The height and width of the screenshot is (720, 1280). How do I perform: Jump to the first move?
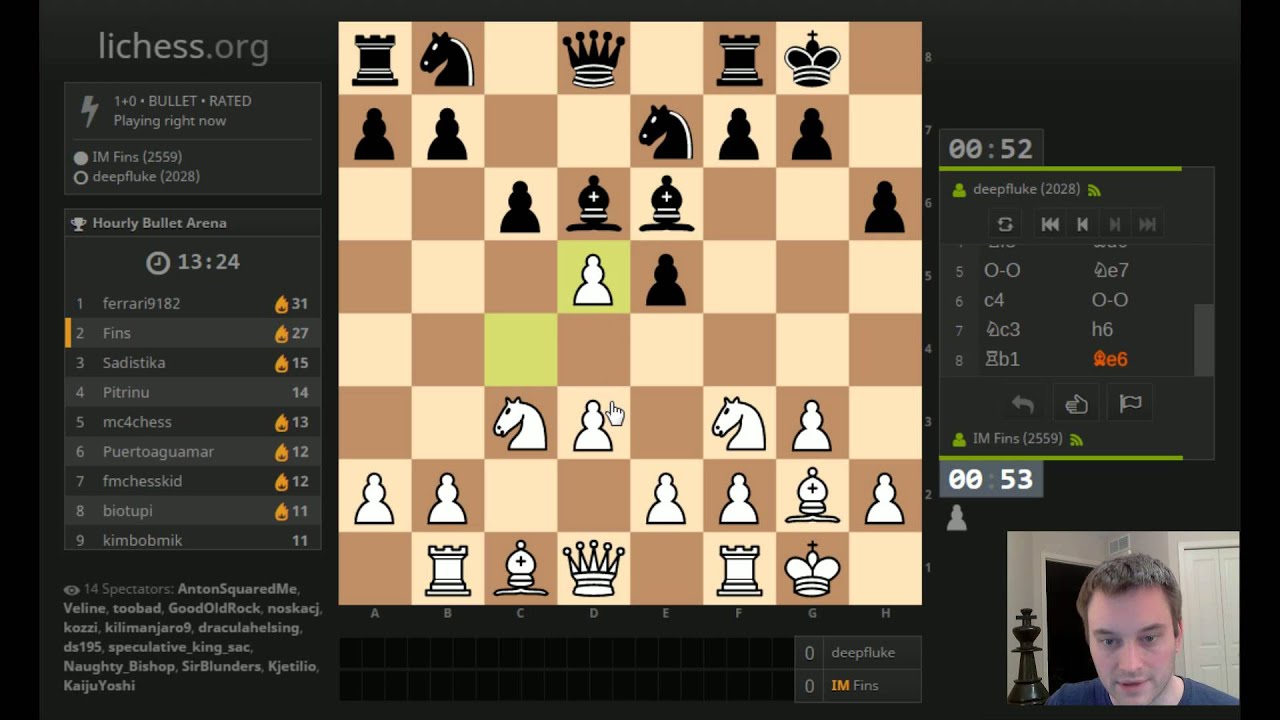coord(1049,223)
